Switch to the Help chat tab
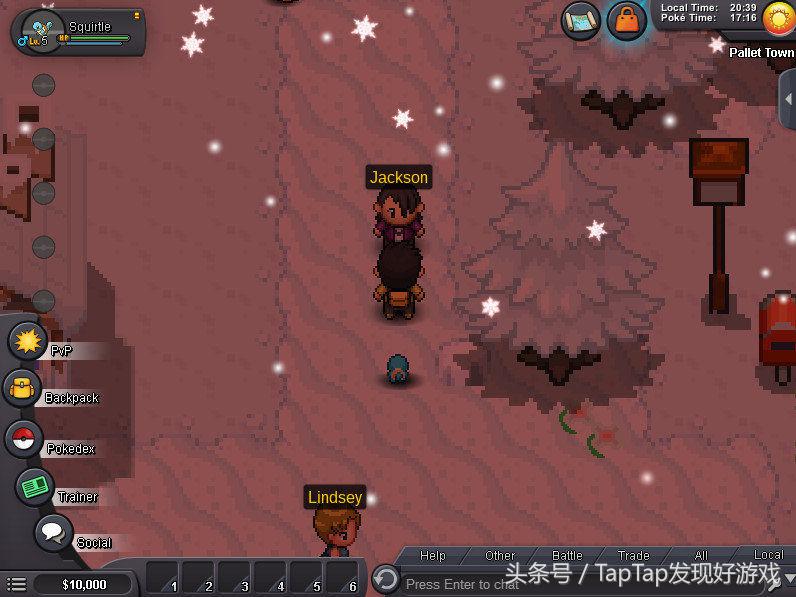Viewport: 796px width, 597px height. (432, 556)
